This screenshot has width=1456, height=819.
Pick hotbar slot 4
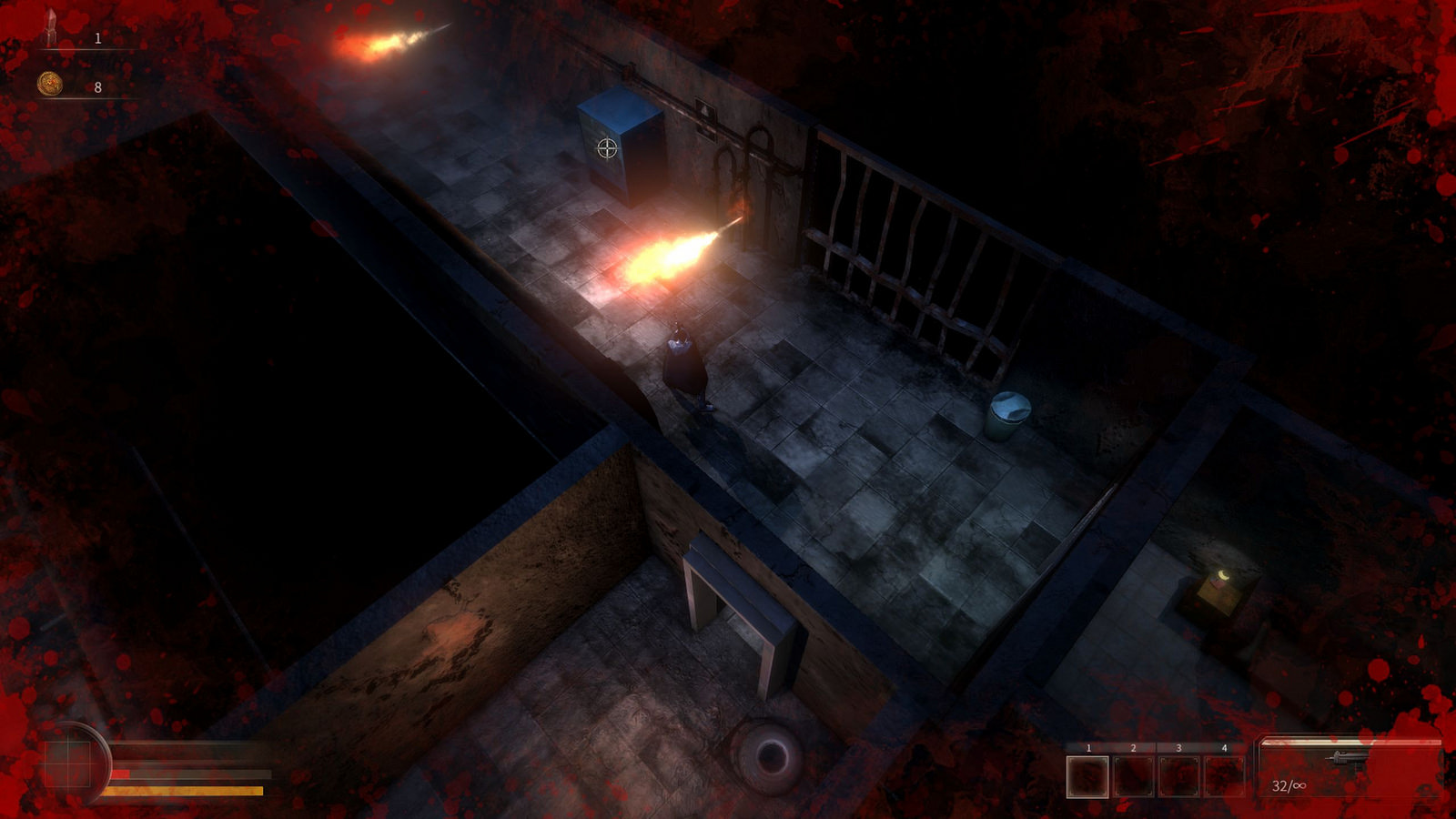pyautogui.click(x=1224, y=776)
